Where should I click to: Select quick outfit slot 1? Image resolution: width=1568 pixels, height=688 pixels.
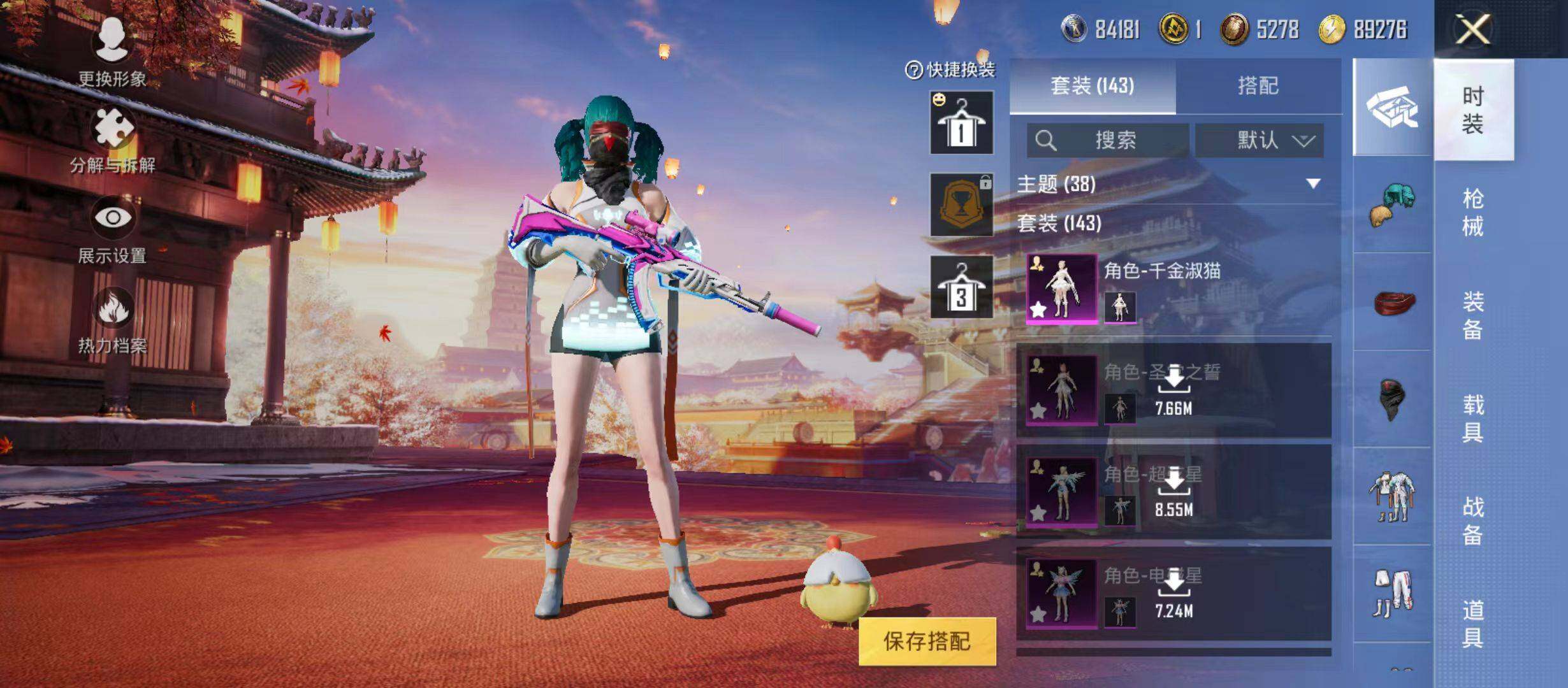961,122
